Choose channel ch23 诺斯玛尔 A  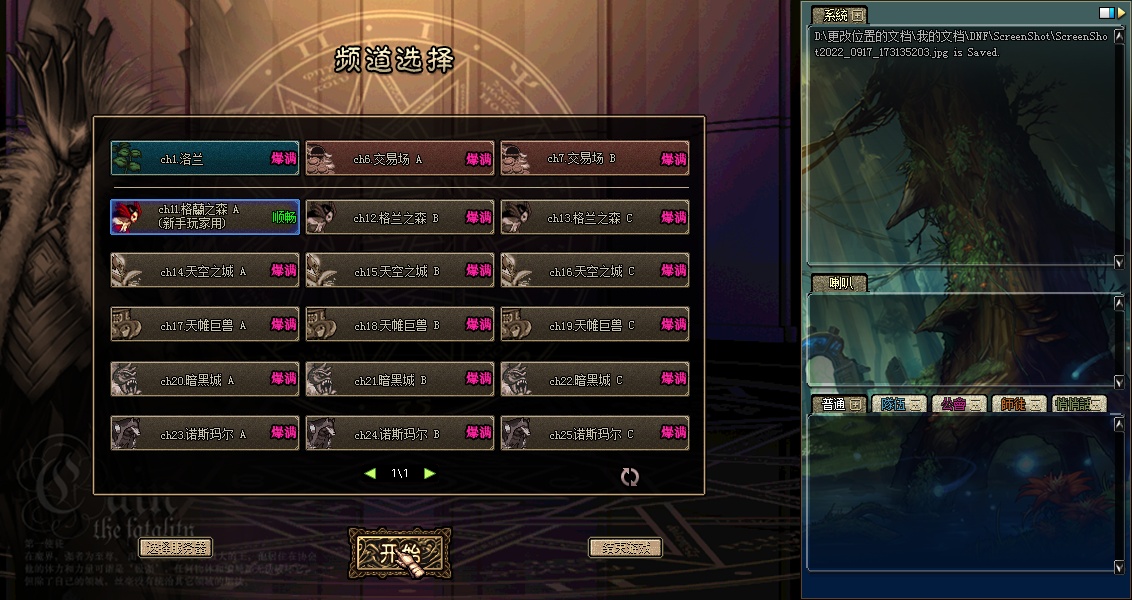(204, 434)
